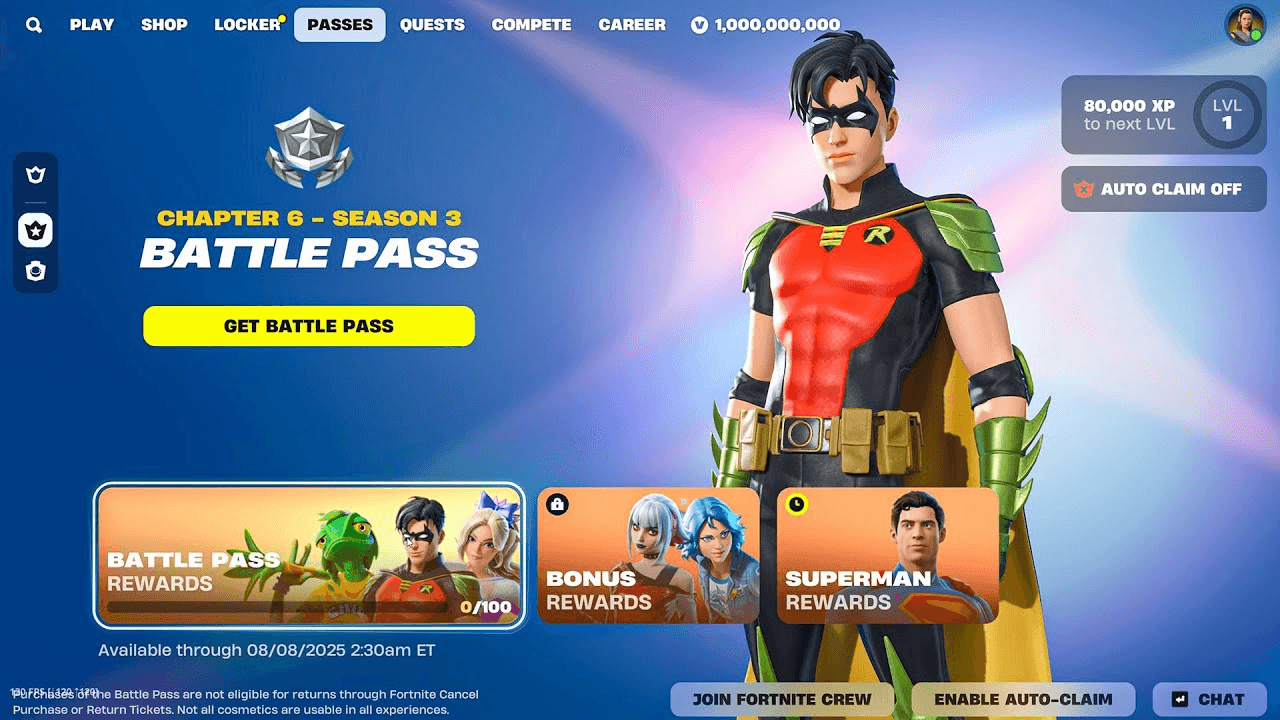Click the selected Battle Pass star icon

pyautogui.click(x=35, y=230)
